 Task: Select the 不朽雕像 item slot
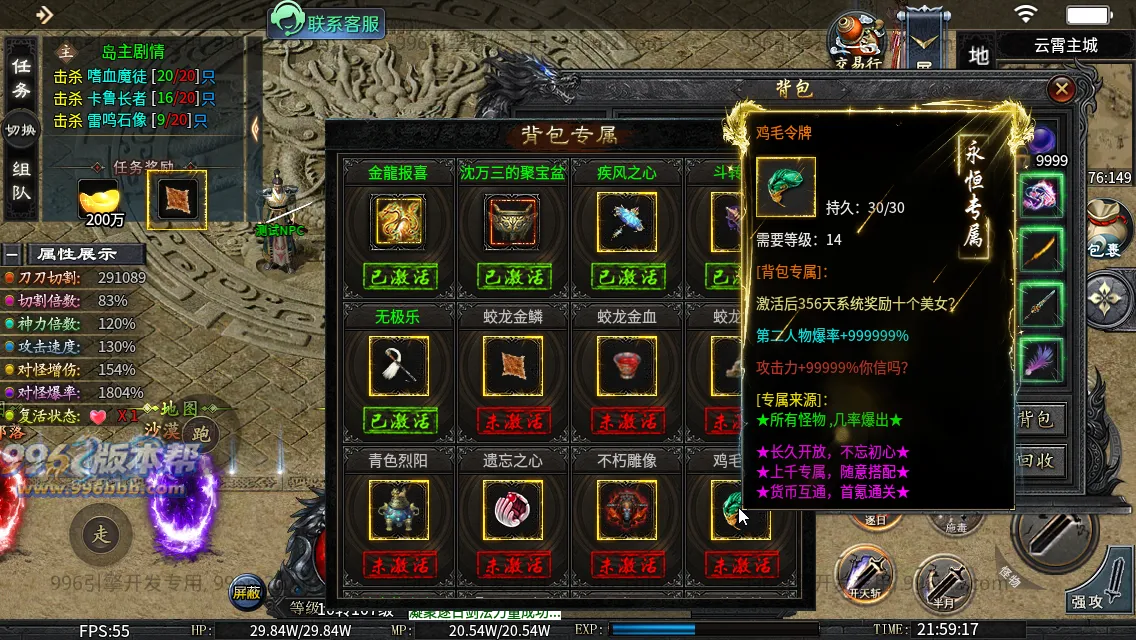point(626,509)
